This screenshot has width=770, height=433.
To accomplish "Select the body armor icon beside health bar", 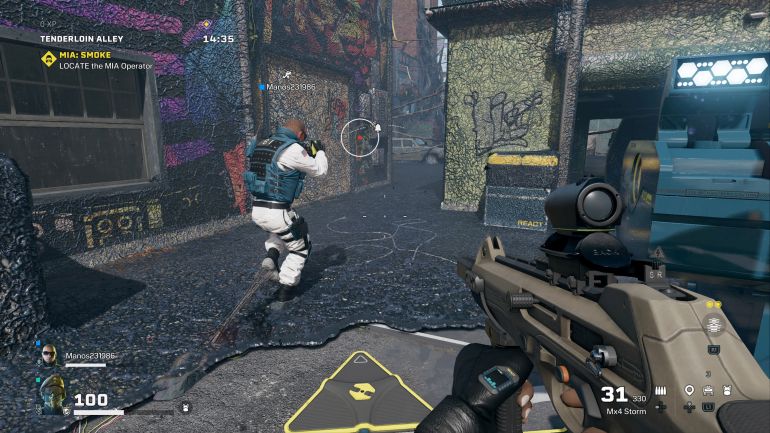I will pyautogui.click(x=186, y=408).
